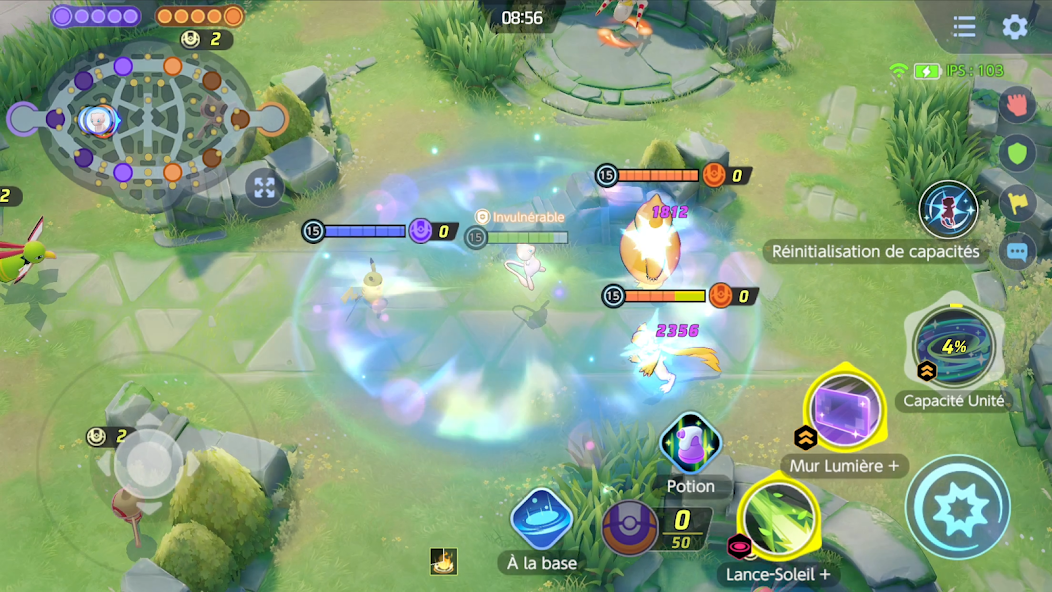The width and height of the screenshot is (1052, 592).
Task: Expand the minimap with the fullscreen button
Action: click(x=264, y=187)
